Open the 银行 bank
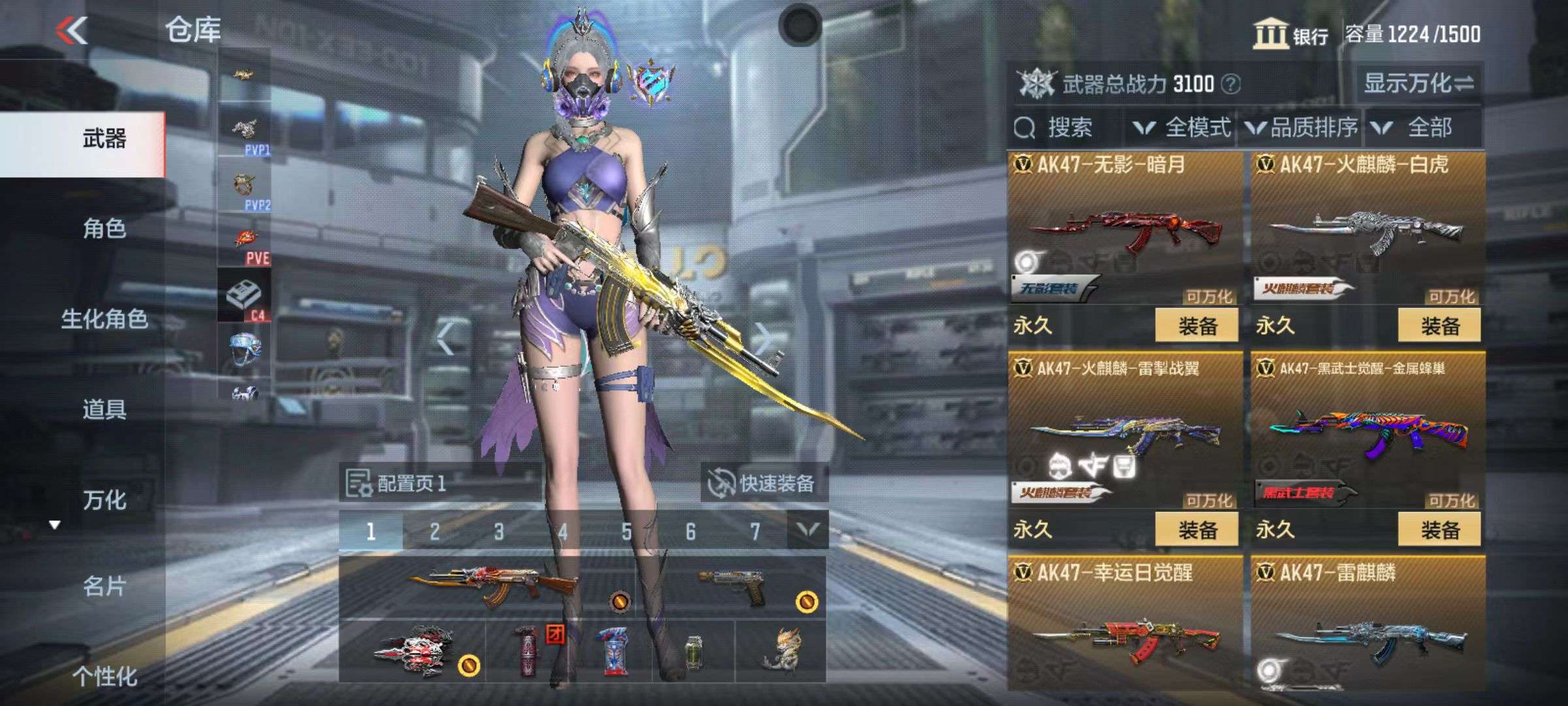 point(1291,34)
